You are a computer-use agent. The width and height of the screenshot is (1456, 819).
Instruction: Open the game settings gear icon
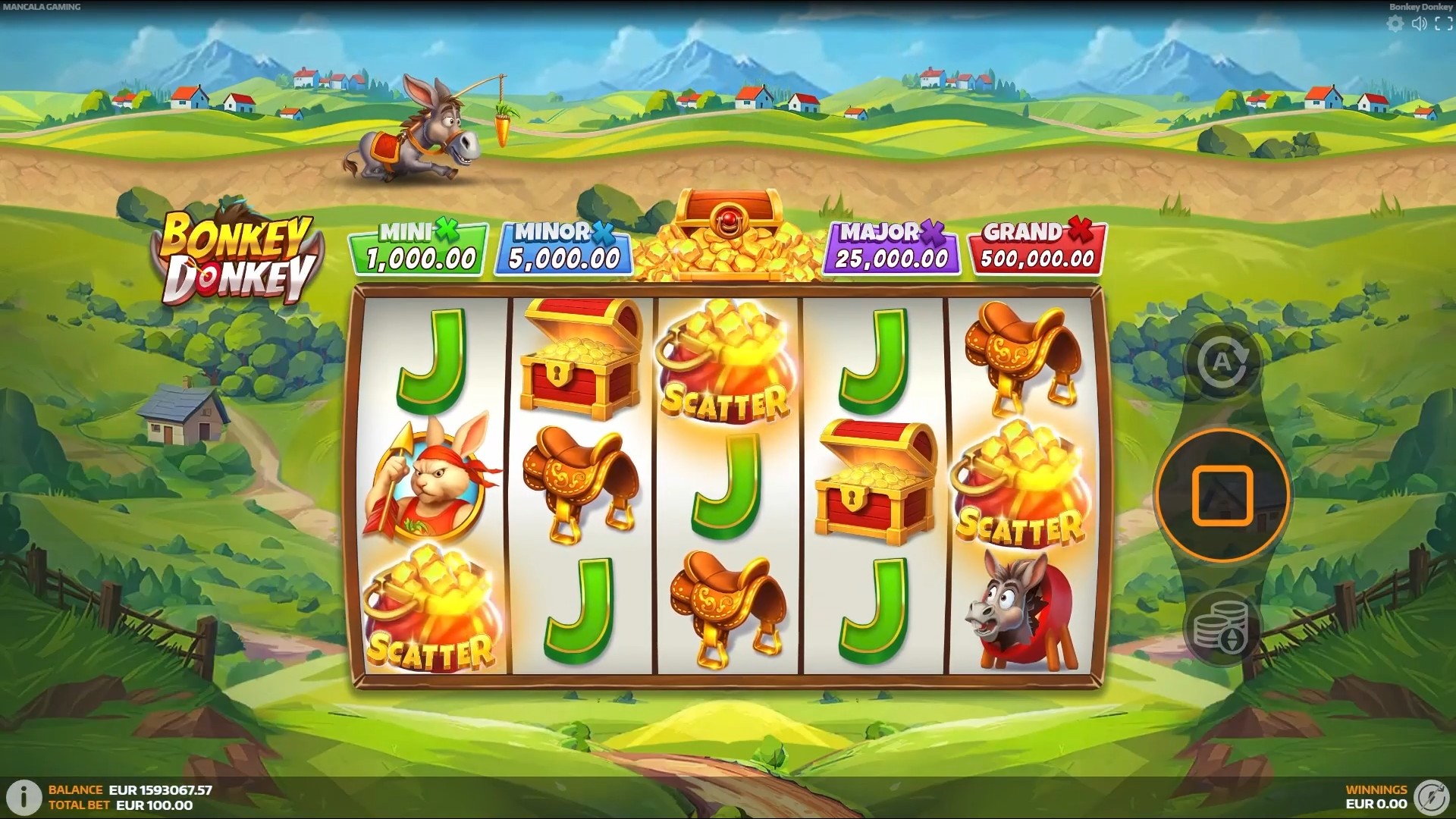pyautogui.click(x=1394, y=24)
